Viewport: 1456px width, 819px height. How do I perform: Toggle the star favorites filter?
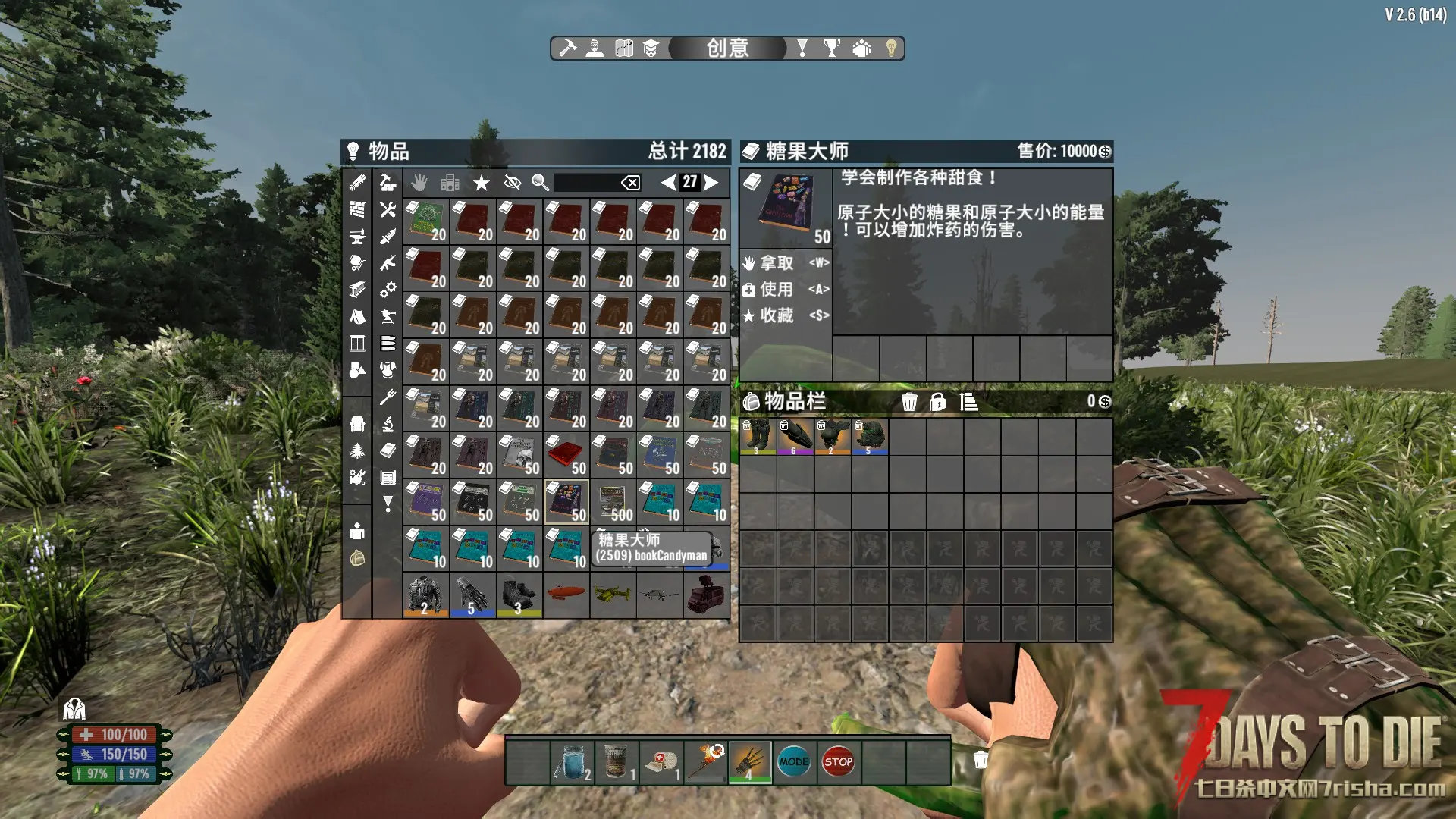pos(481,183)
